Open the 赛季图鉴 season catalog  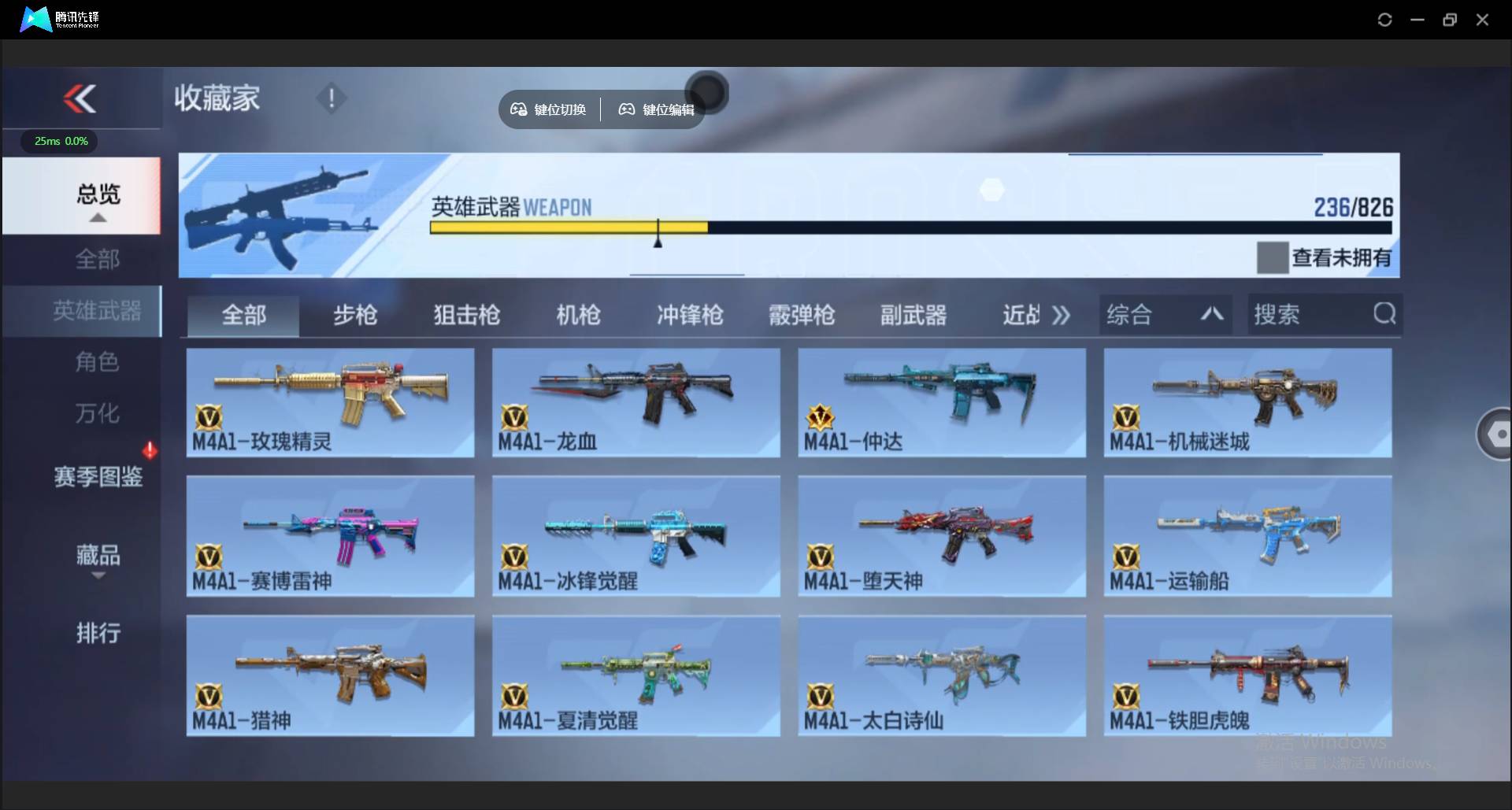pos(98,478)
